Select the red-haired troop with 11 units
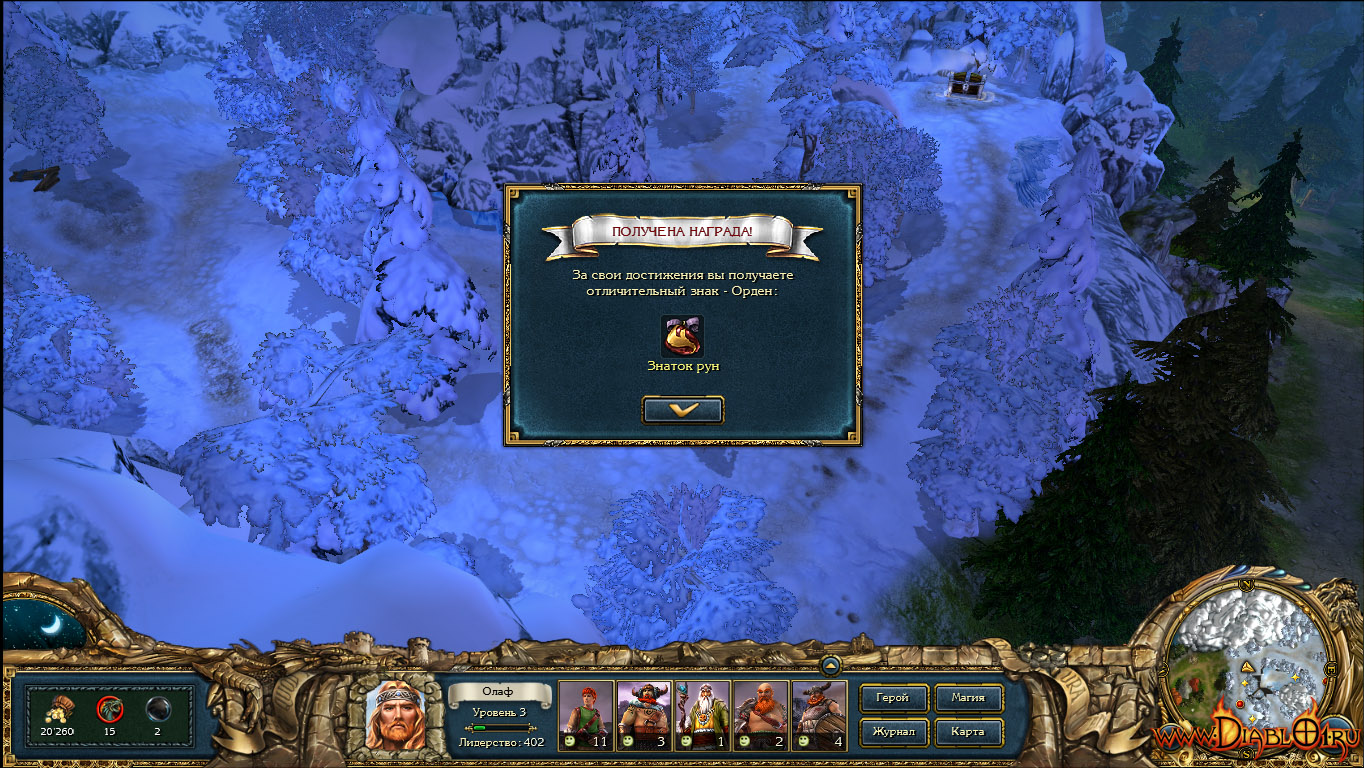The height and width of the screenshot is (768, 1364). pyautogui.click(x=585, y=715)
